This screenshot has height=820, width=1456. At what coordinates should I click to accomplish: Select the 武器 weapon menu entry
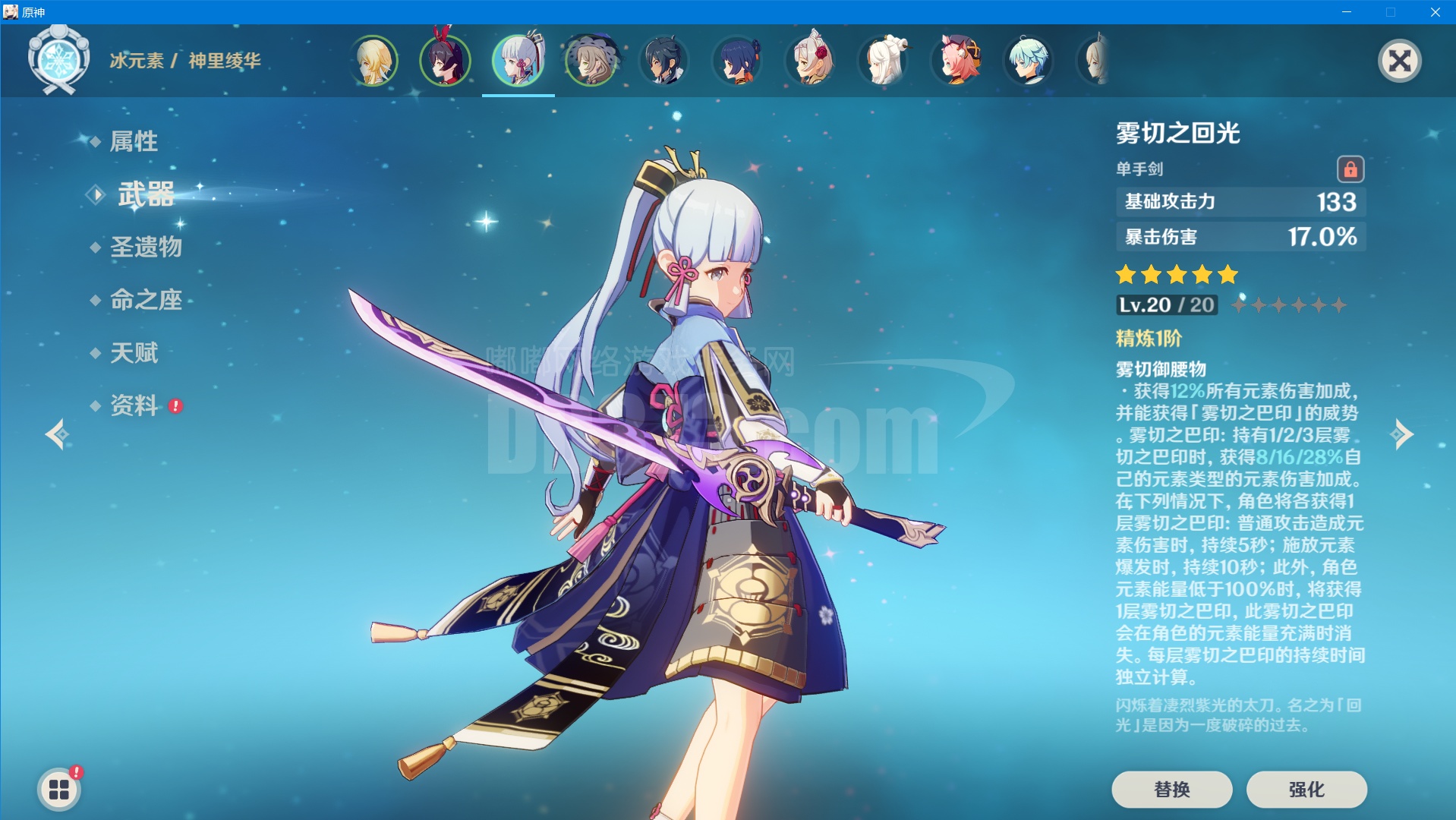tap(146, 194)
